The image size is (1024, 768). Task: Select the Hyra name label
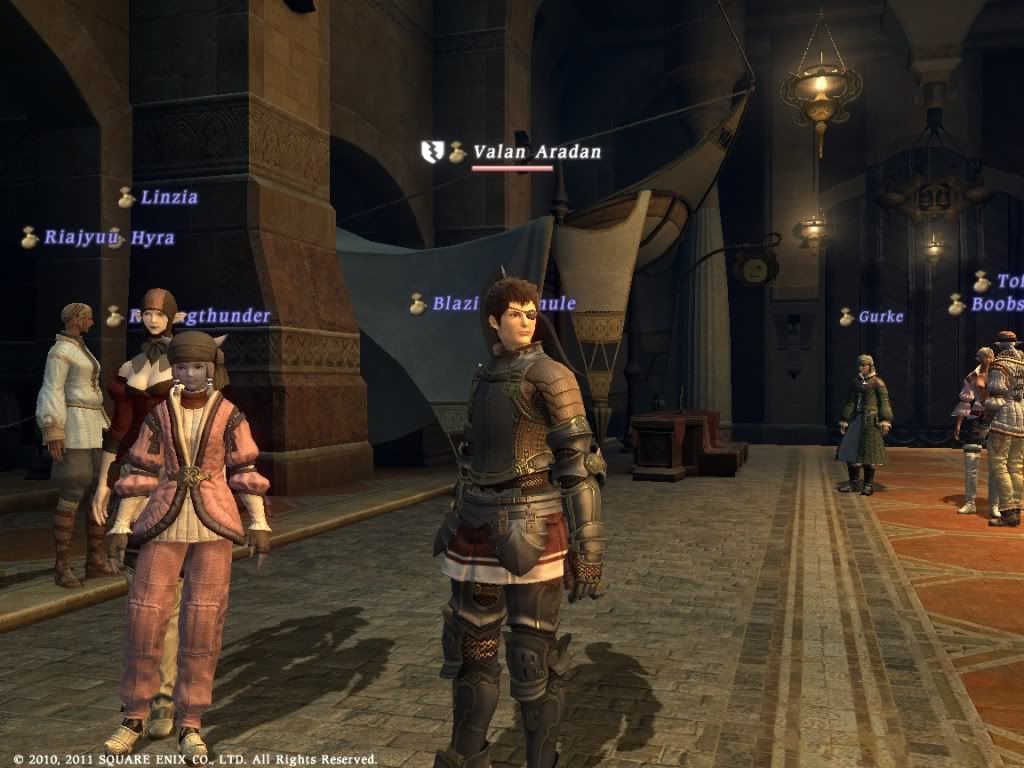(151, 238)
